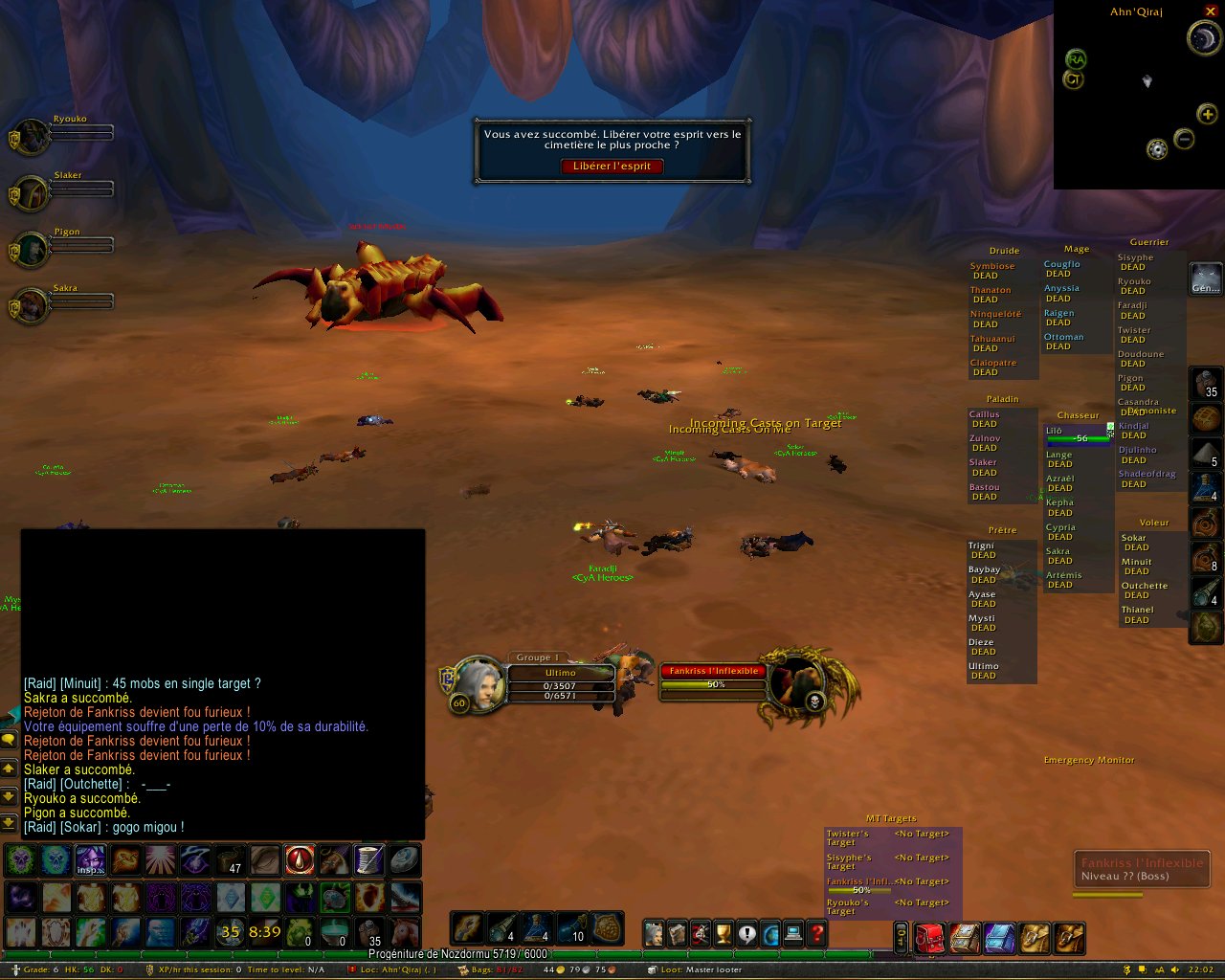1225x980 pixels.
Task: Open the CT minimap button
Action: coord(1073,79)
